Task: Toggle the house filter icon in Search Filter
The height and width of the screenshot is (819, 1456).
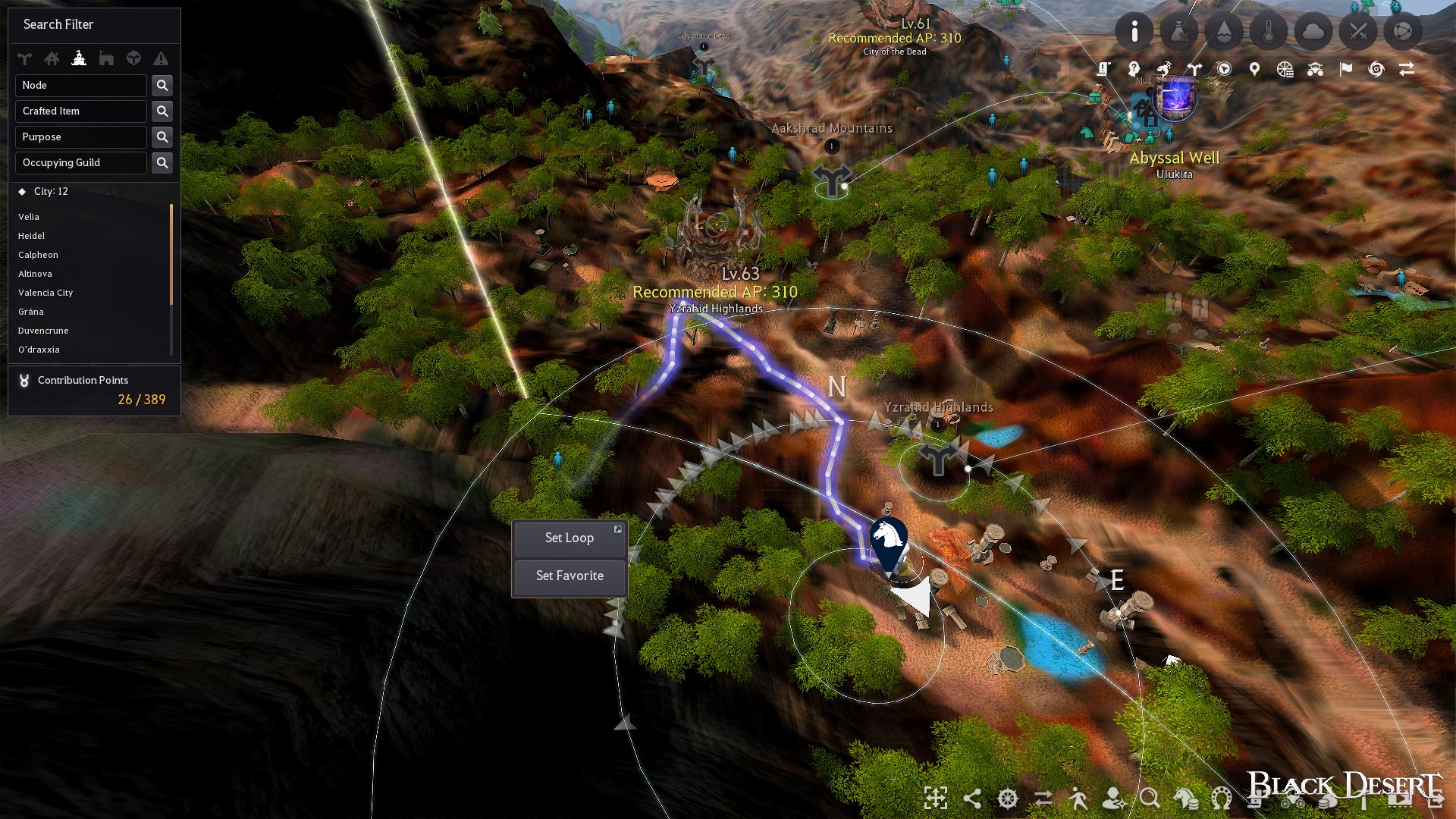Action: tap(52, 58)
